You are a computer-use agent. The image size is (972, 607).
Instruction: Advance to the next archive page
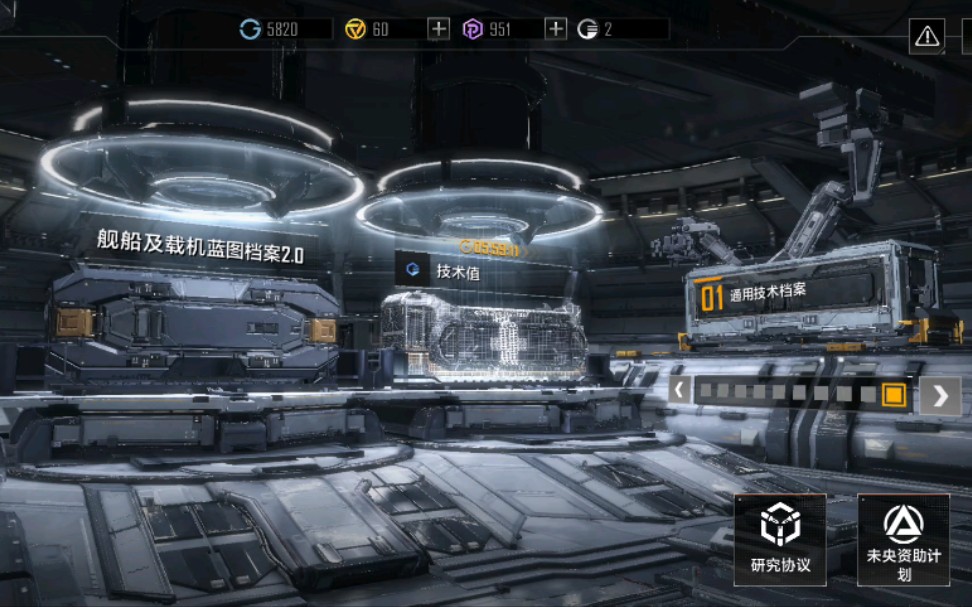pos(940,396)
